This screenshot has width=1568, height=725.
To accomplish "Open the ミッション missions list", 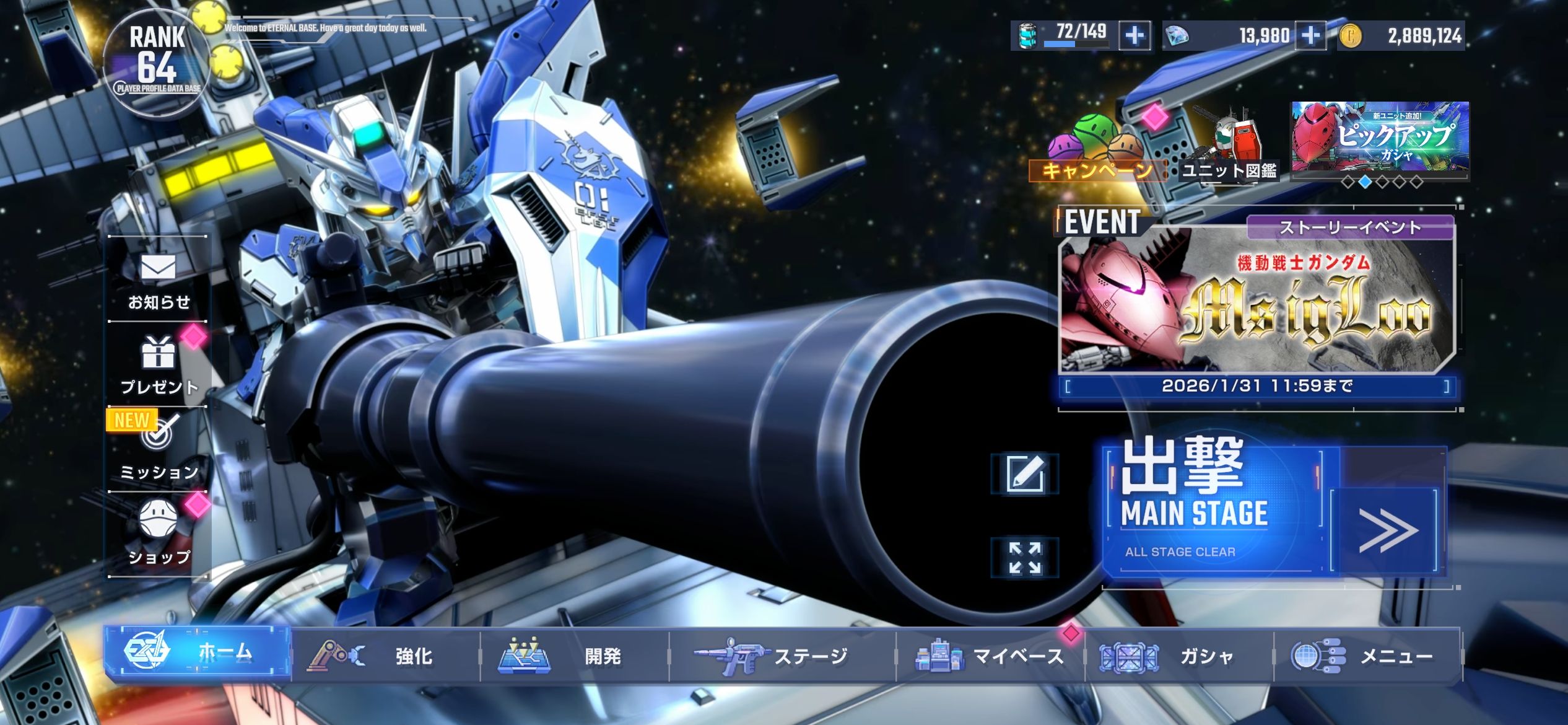I will (159, 449).
